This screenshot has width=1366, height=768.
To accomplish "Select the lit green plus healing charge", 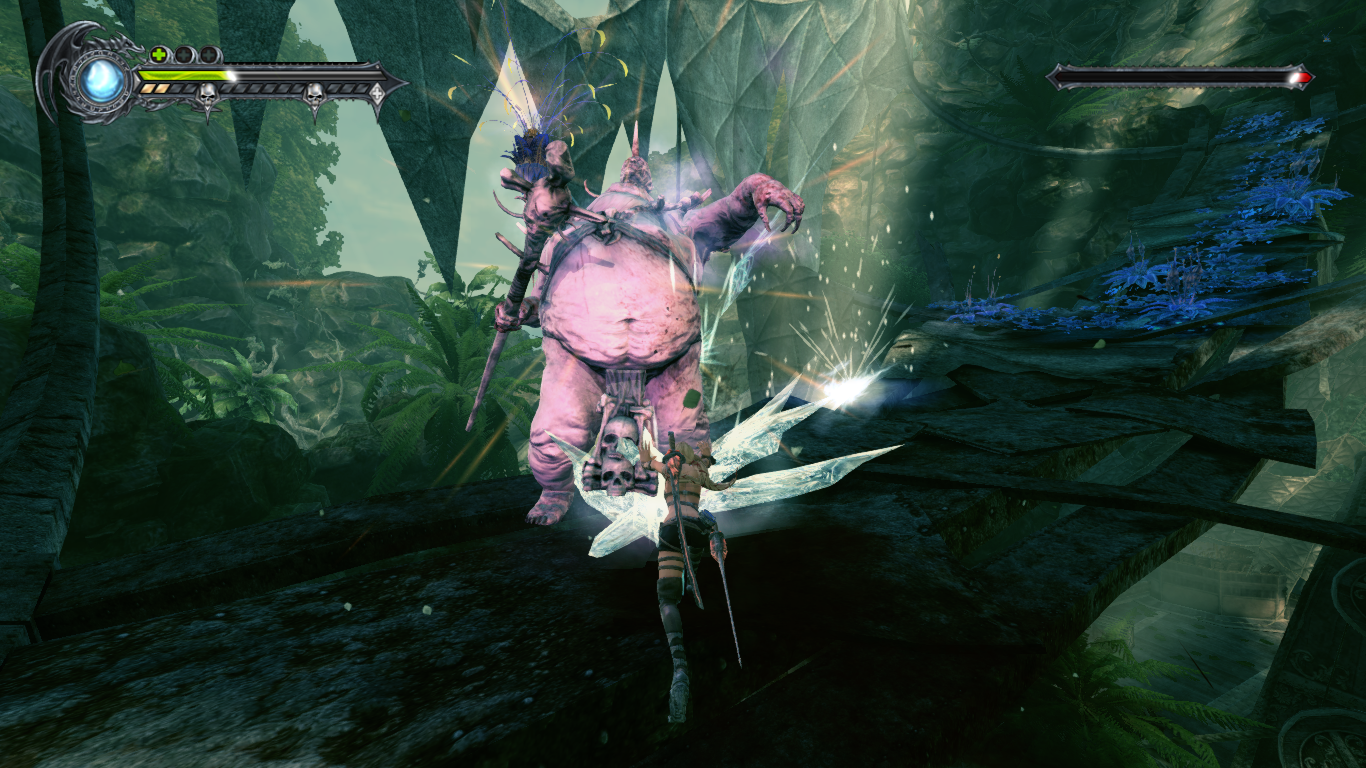I will 159,54.
